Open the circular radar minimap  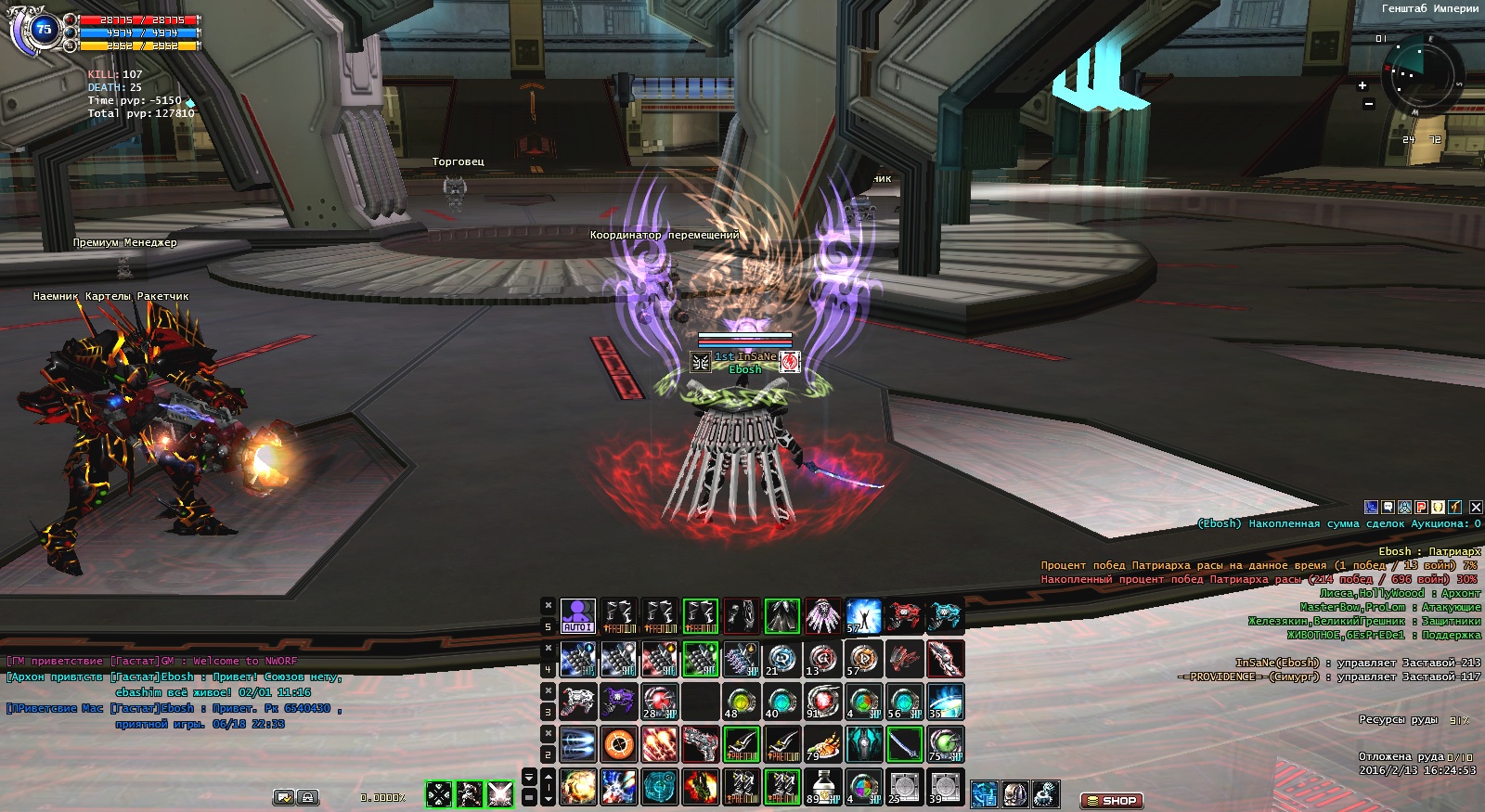tap(1421, 74)
